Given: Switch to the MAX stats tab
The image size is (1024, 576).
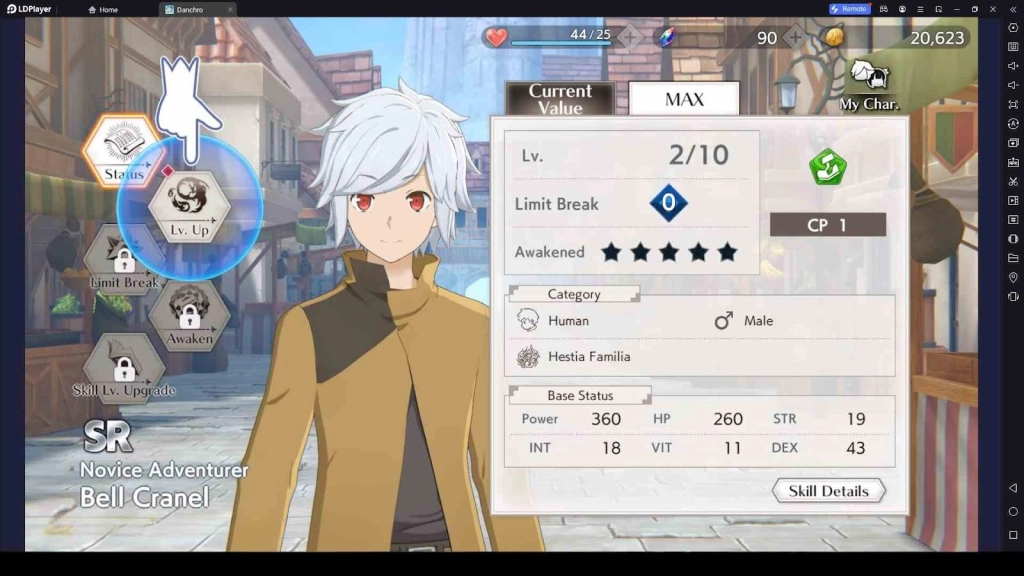Looking at the screenshot, I should tap(684, 99).
